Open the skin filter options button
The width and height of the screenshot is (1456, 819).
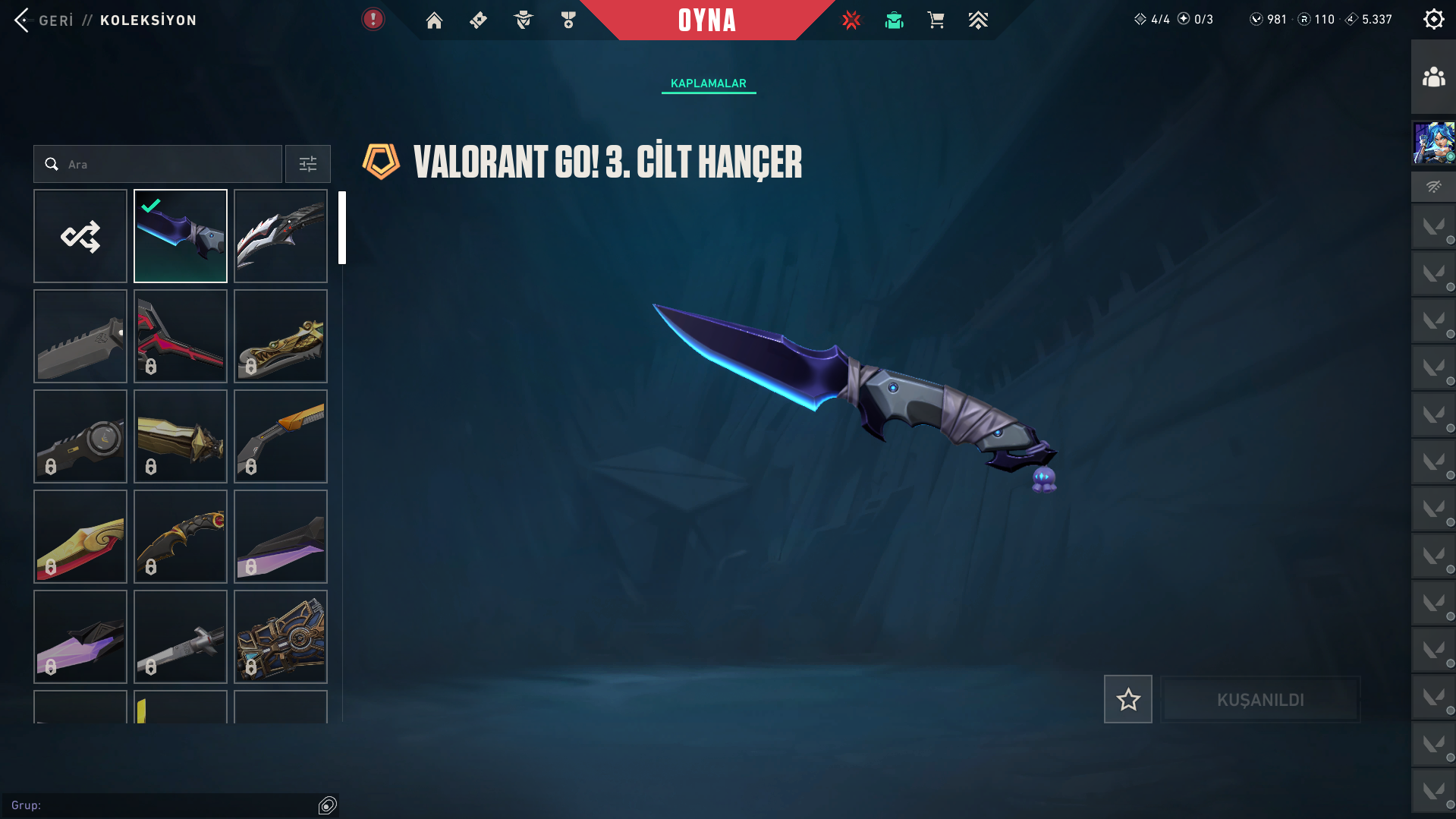click(x=307, y=164)
